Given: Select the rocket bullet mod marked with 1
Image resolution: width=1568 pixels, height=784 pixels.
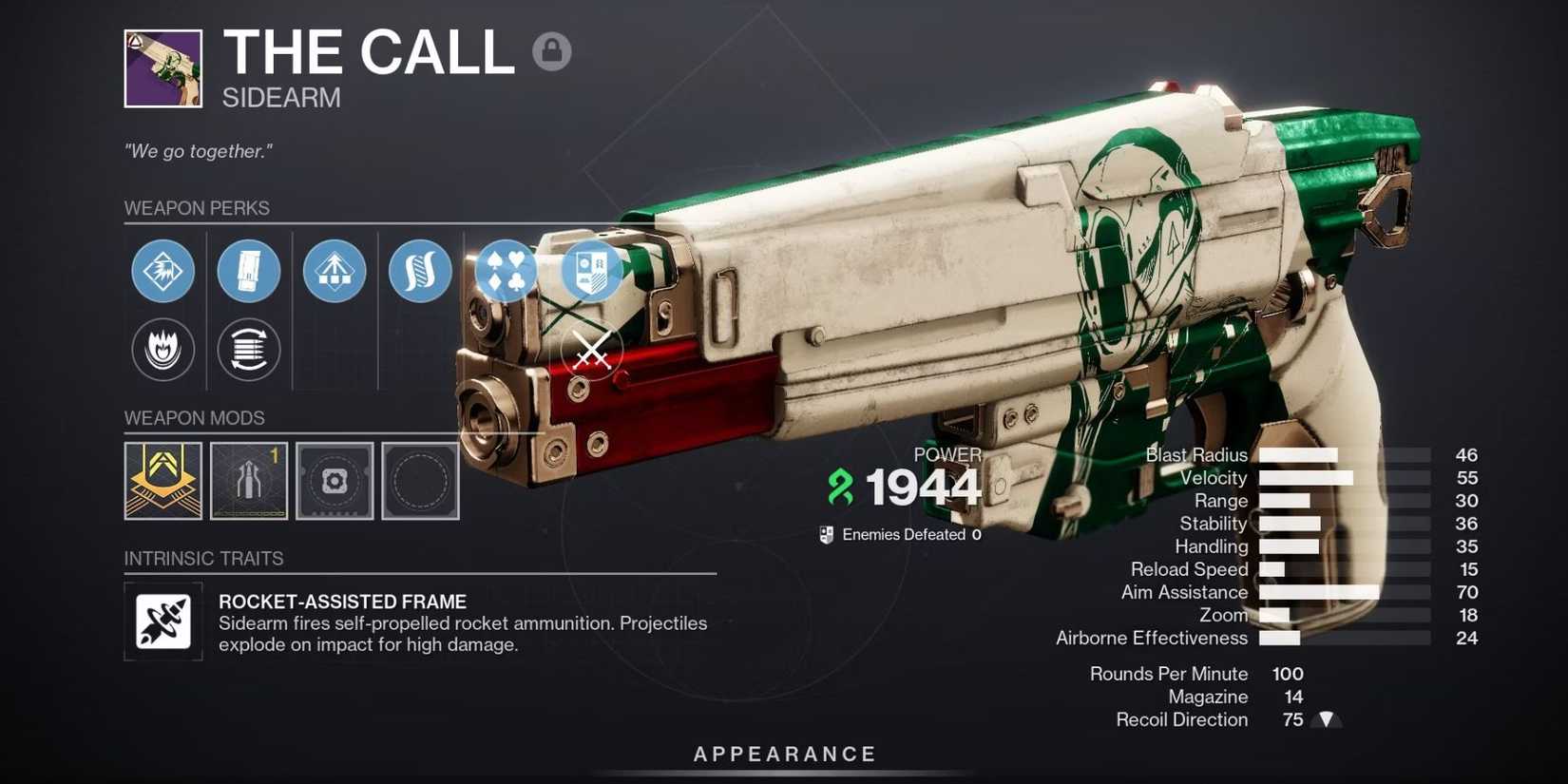Looking at the screenshot, I should click(x=248, y=480).
